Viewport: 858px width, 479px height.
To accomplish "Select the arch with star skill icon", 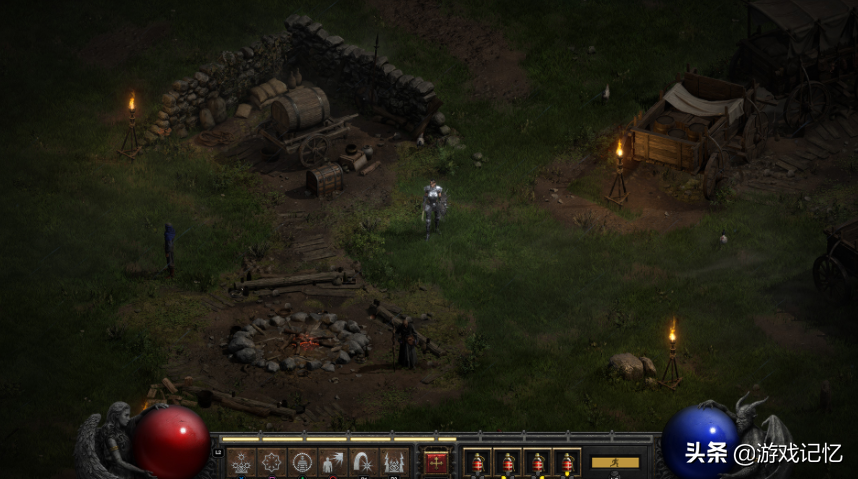I will tap(363, 462).
